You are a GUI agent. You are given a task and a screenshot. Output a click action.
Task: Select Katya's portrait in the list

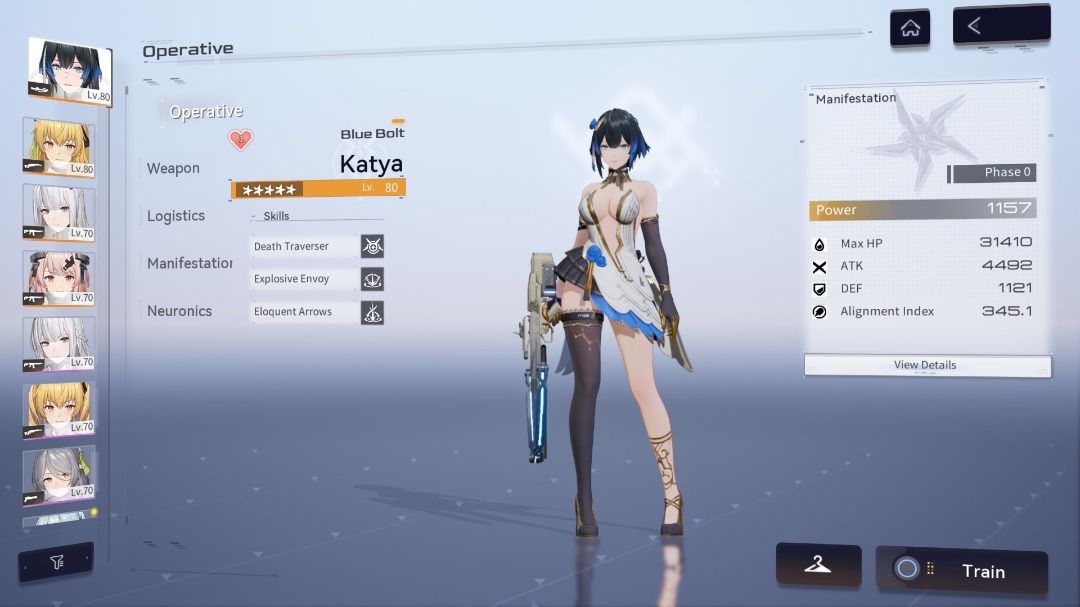[x=70, y=71]
